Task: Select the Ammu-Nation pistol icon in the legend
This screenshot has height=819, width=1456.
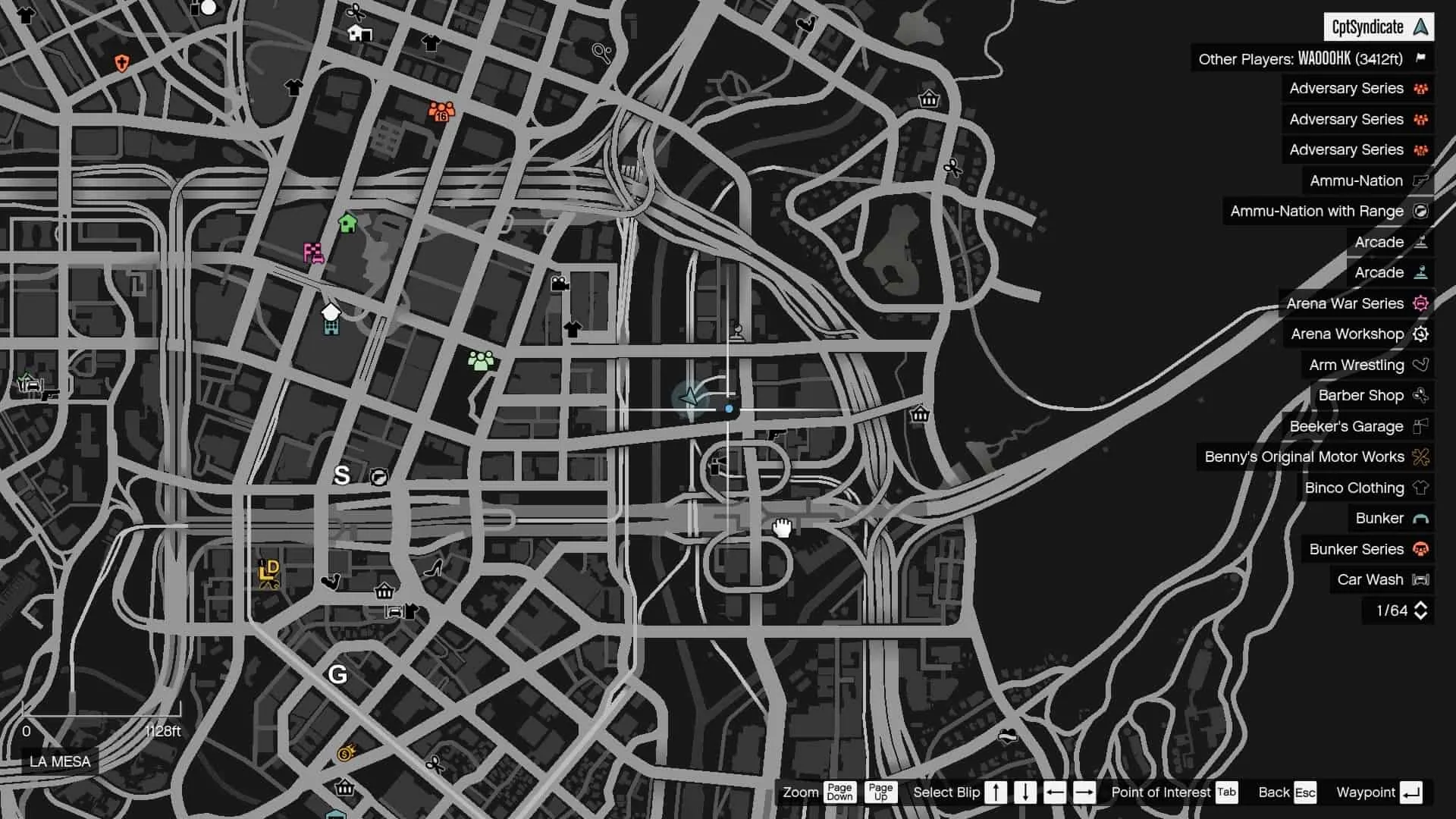Action: (x=1422, y=180)
